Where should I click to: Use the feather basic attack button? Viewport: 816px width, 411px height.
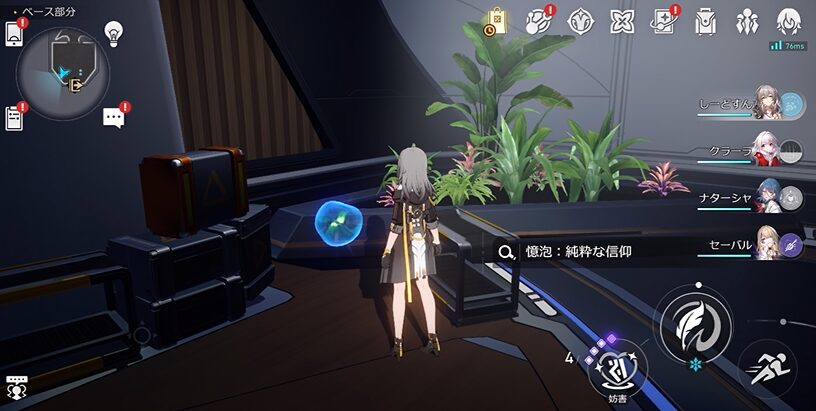click(692, 323)
